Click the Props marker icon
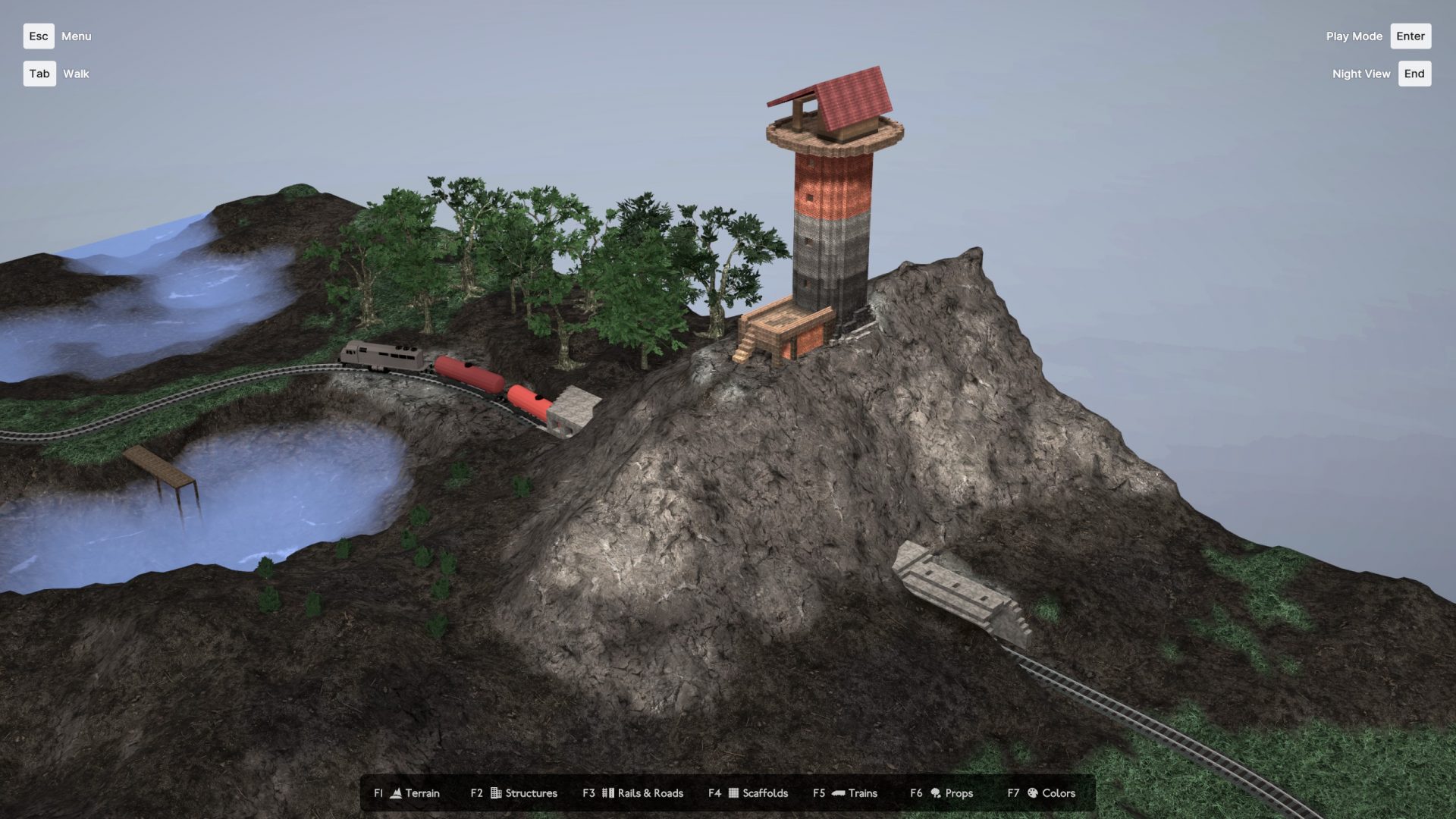 point(936,793)
